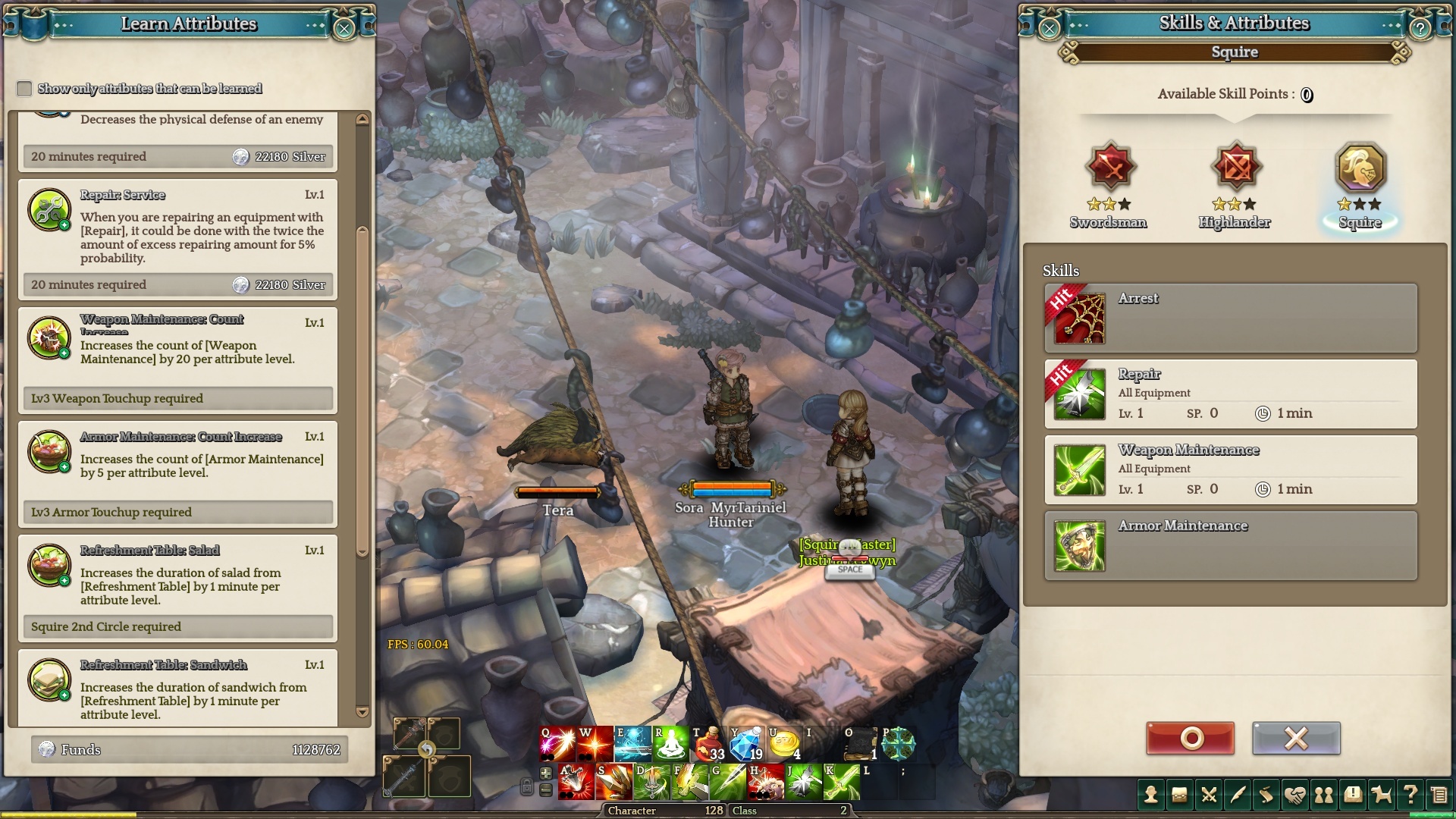Viewport: 1456px width, 819px height.
Task: Activate the green meditation skill icon
Action: [x=670, y=744]
